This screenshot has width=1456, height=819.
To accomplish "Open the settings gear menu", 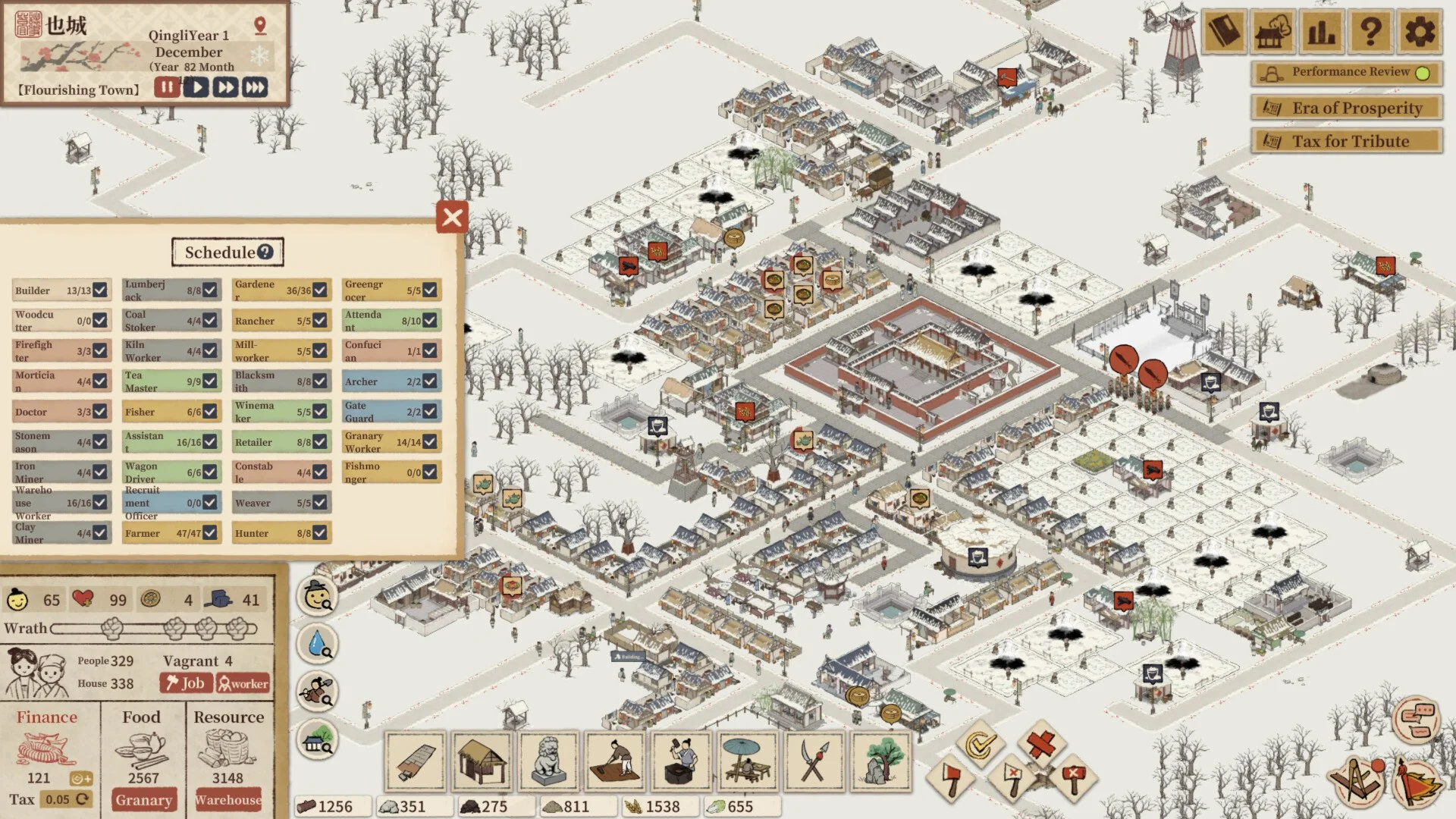I will point(1419,32).
